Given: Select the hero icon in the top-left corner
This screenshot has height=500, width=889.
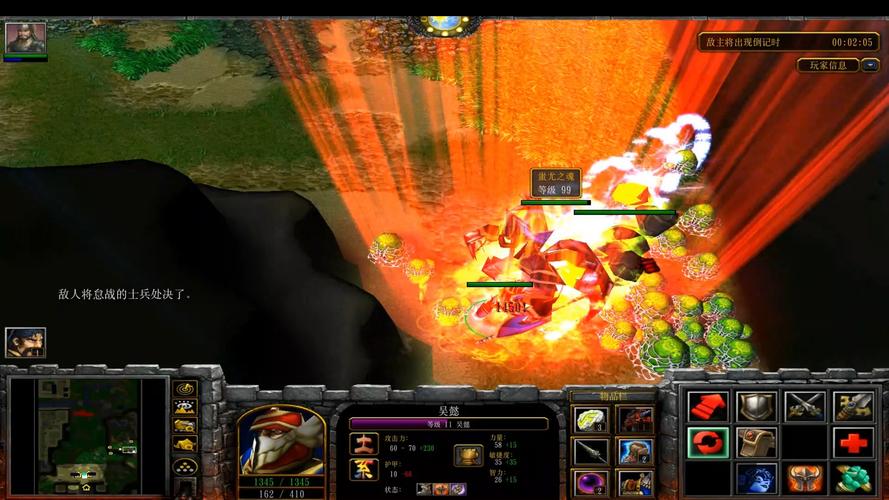Looking at the screenshot, I should coord(26,38).
